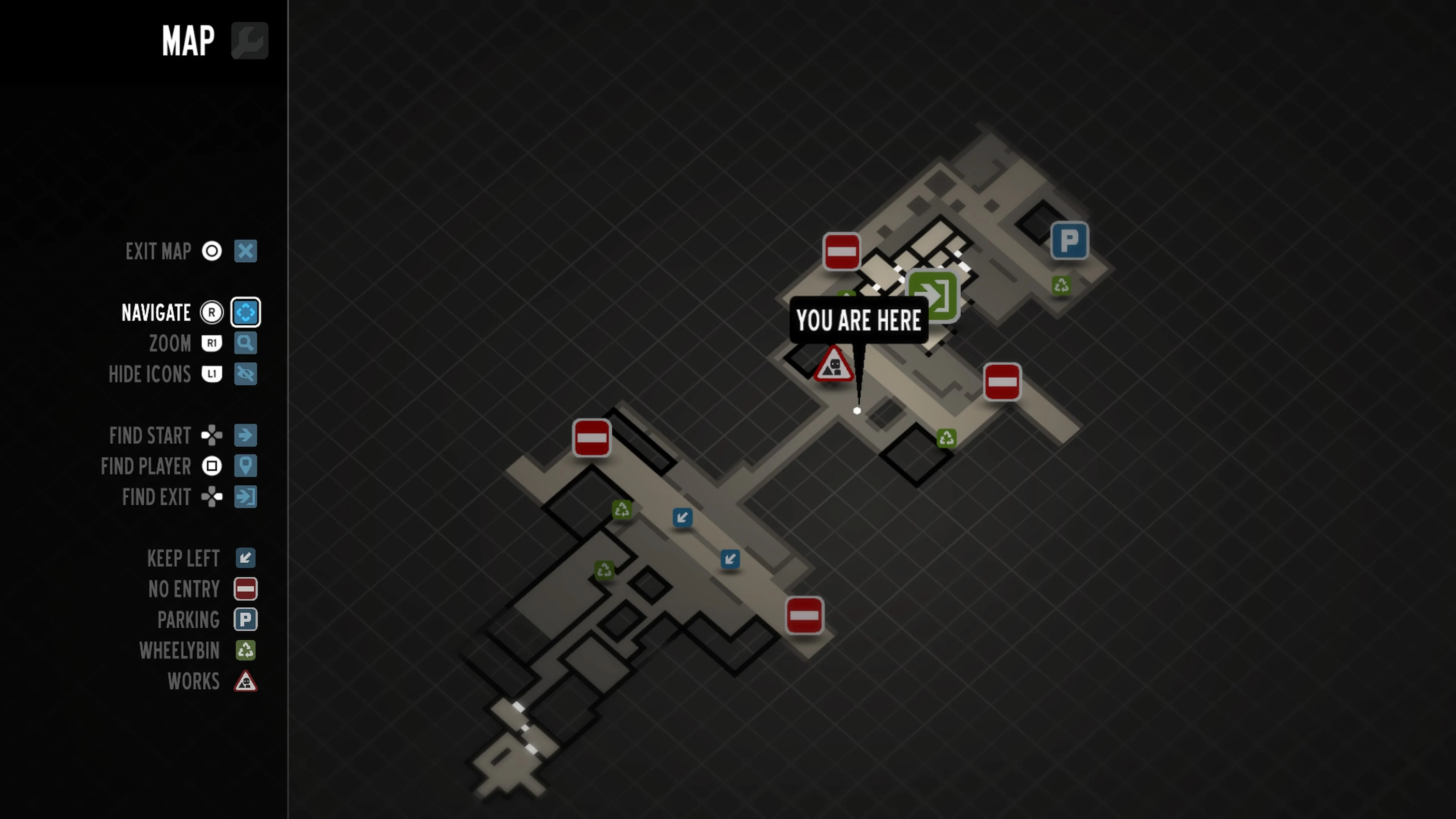Click Exit Map with the blue X button
This screenshot has width=1456, height=819.
[245, 251]
